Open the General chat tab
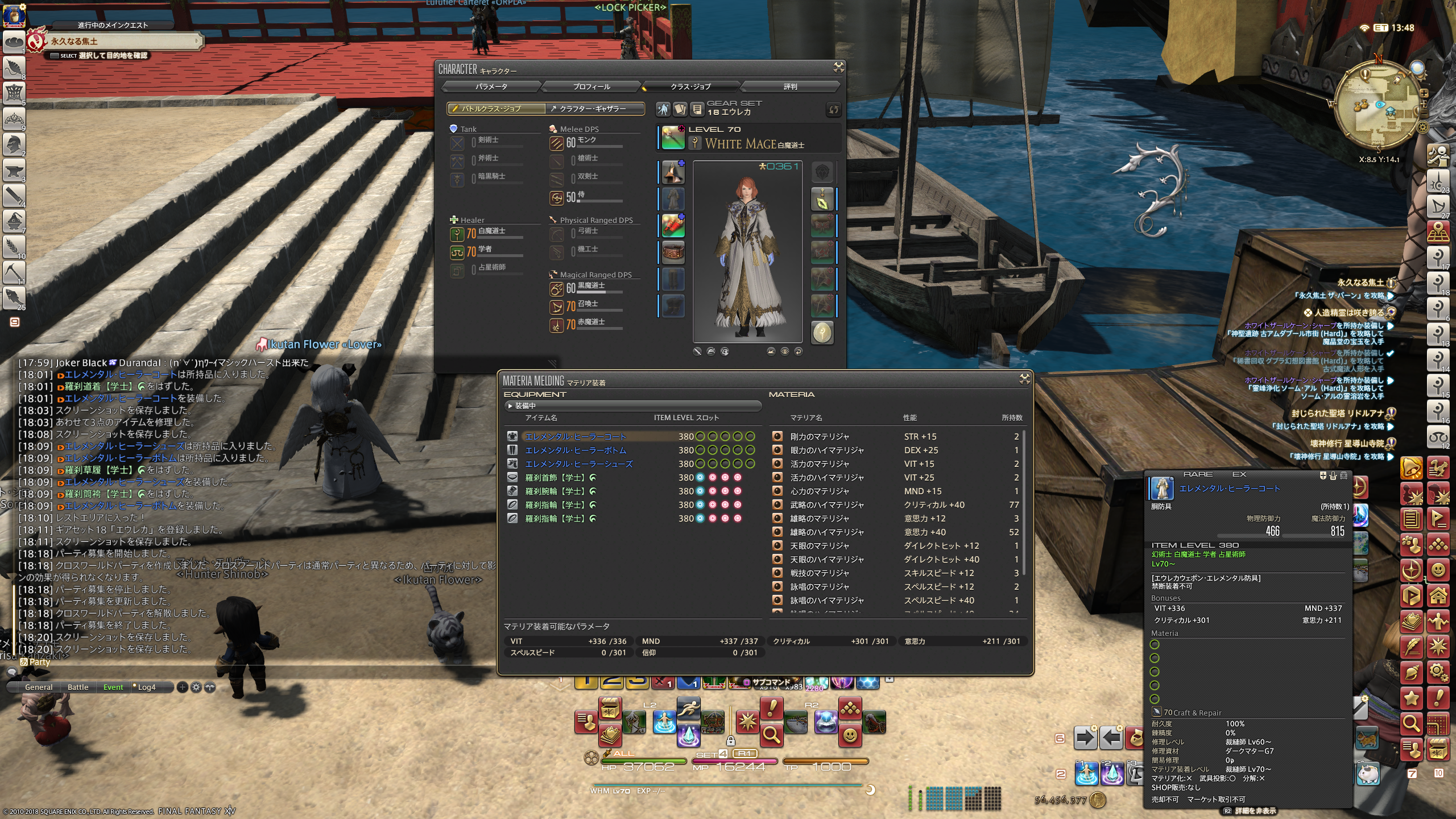 point(39,687)
